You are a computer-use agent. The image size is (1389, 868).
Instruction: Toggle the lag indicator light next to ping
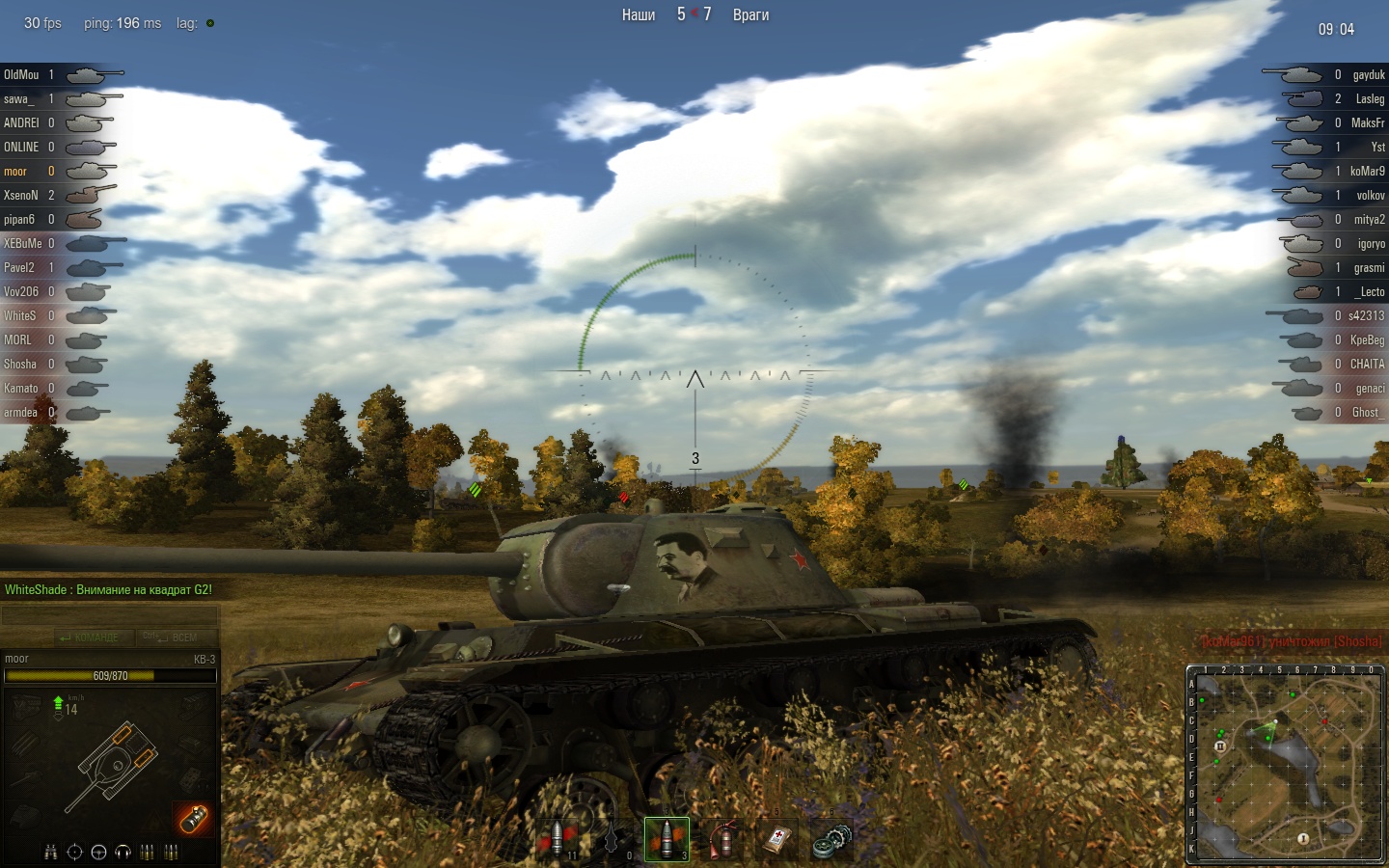pos(208,23)
